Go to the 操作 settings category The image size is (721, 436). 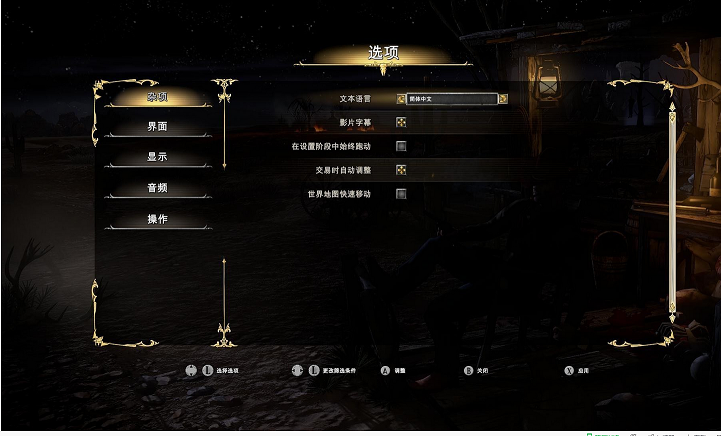(157, 219)
